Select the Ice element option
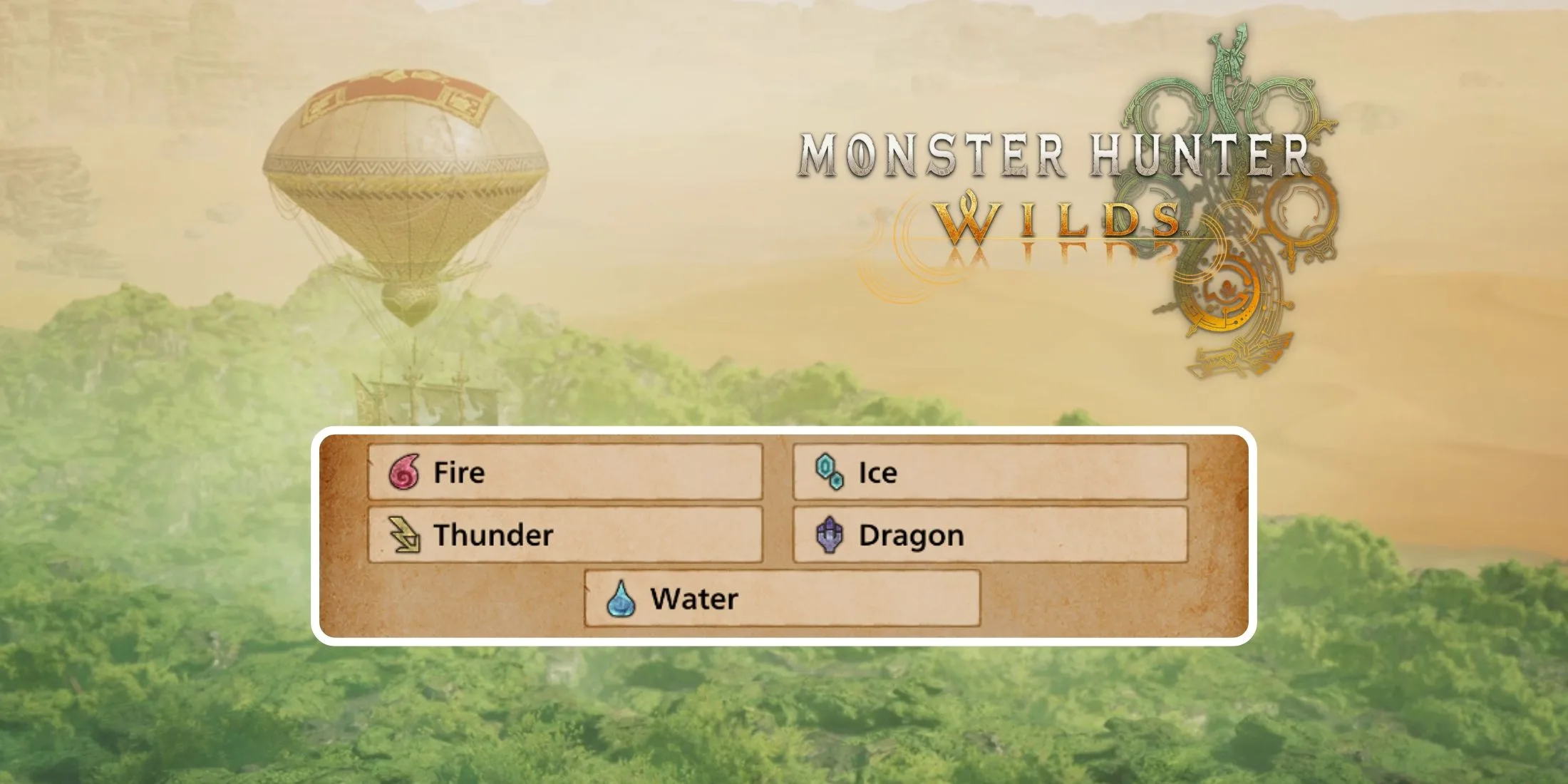The width and height of the screenshot is (1568, 784). click(x=991, y=472)
